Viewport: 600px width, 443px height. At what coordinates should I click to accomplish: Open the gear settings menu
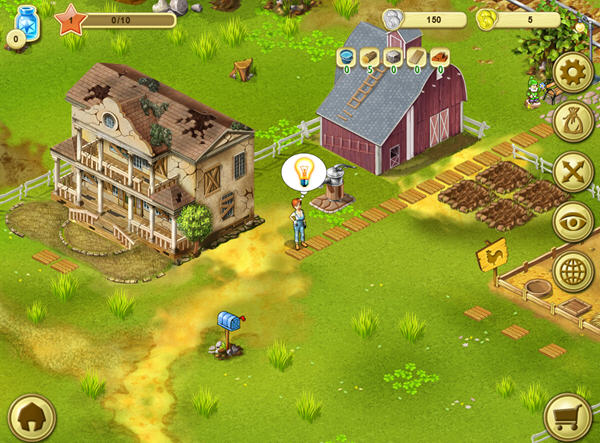(x=573, y=73)
